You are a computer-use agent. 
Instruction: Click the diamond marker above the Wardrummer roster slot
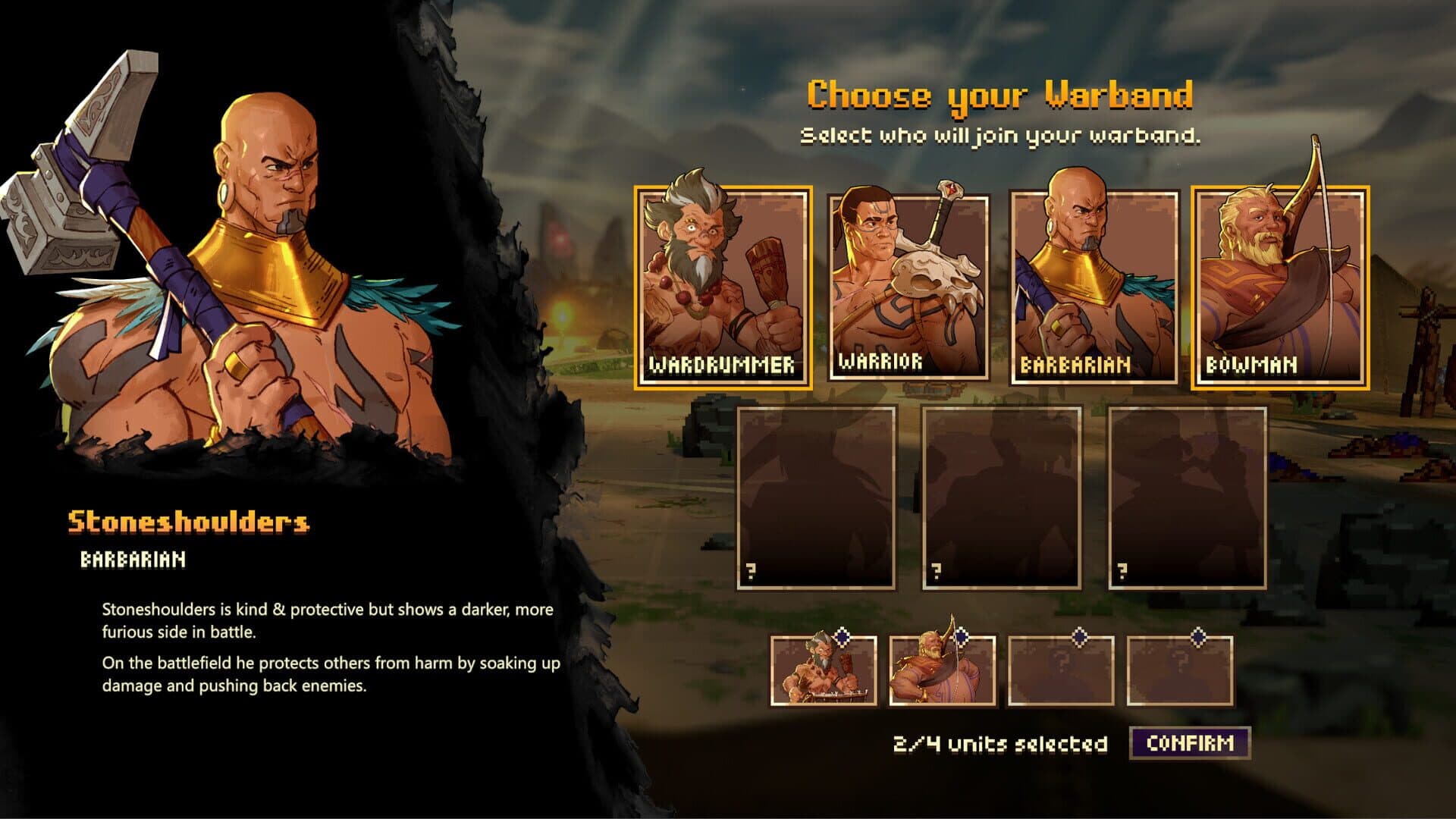click(840, 639)
